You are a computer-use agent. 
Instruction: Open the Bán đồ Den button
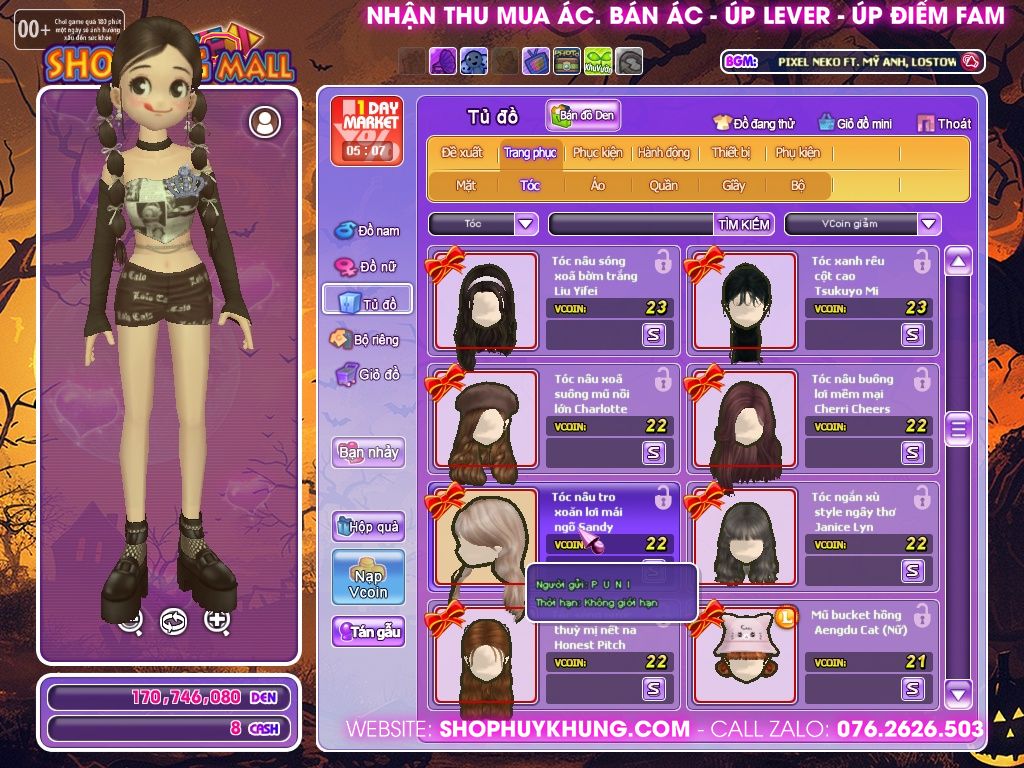point(583,116)
